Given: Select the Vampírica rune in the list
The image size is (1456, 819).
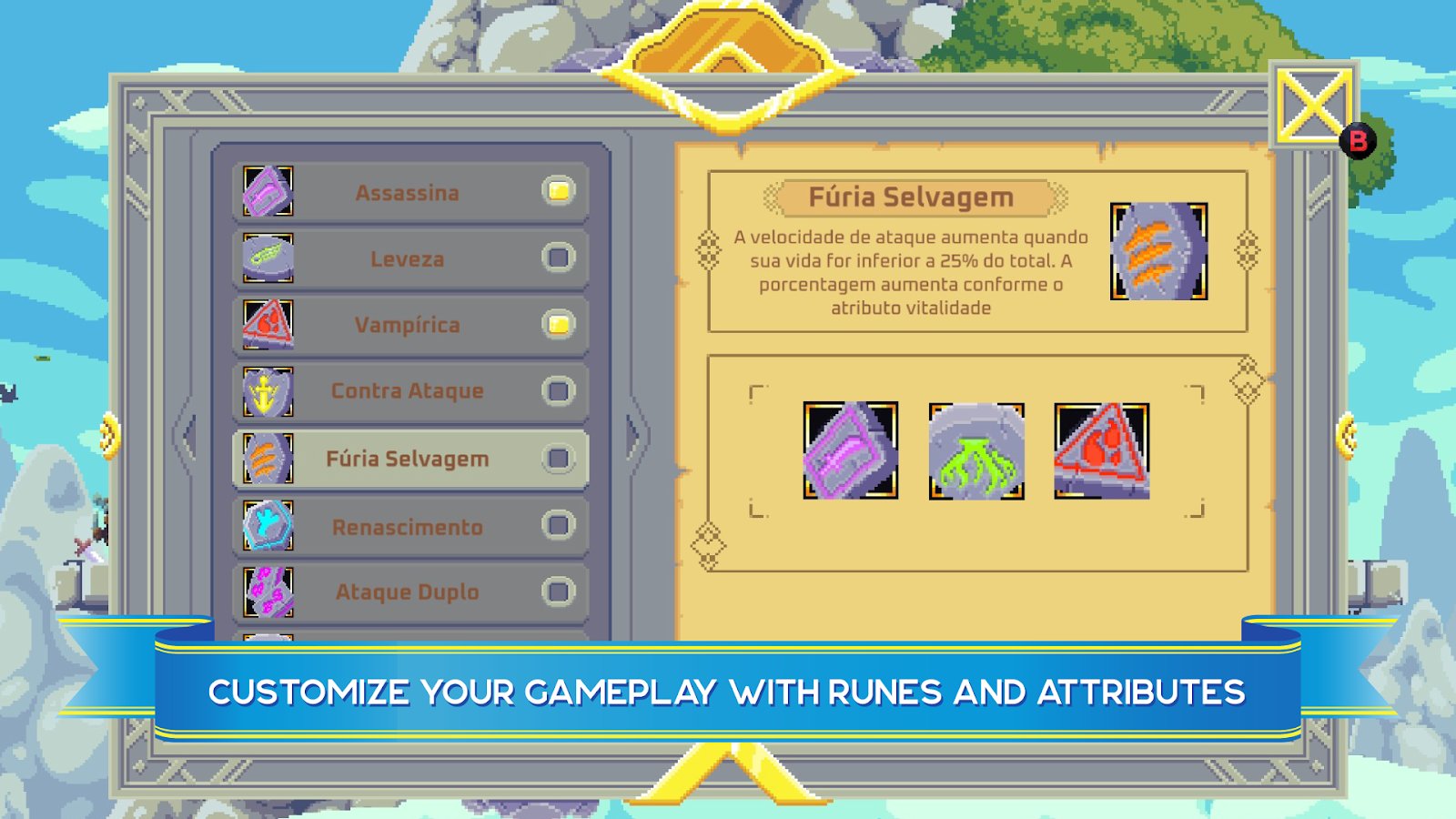Looking at the screenshot, I should pyautogui.click(x=407, y=325).
